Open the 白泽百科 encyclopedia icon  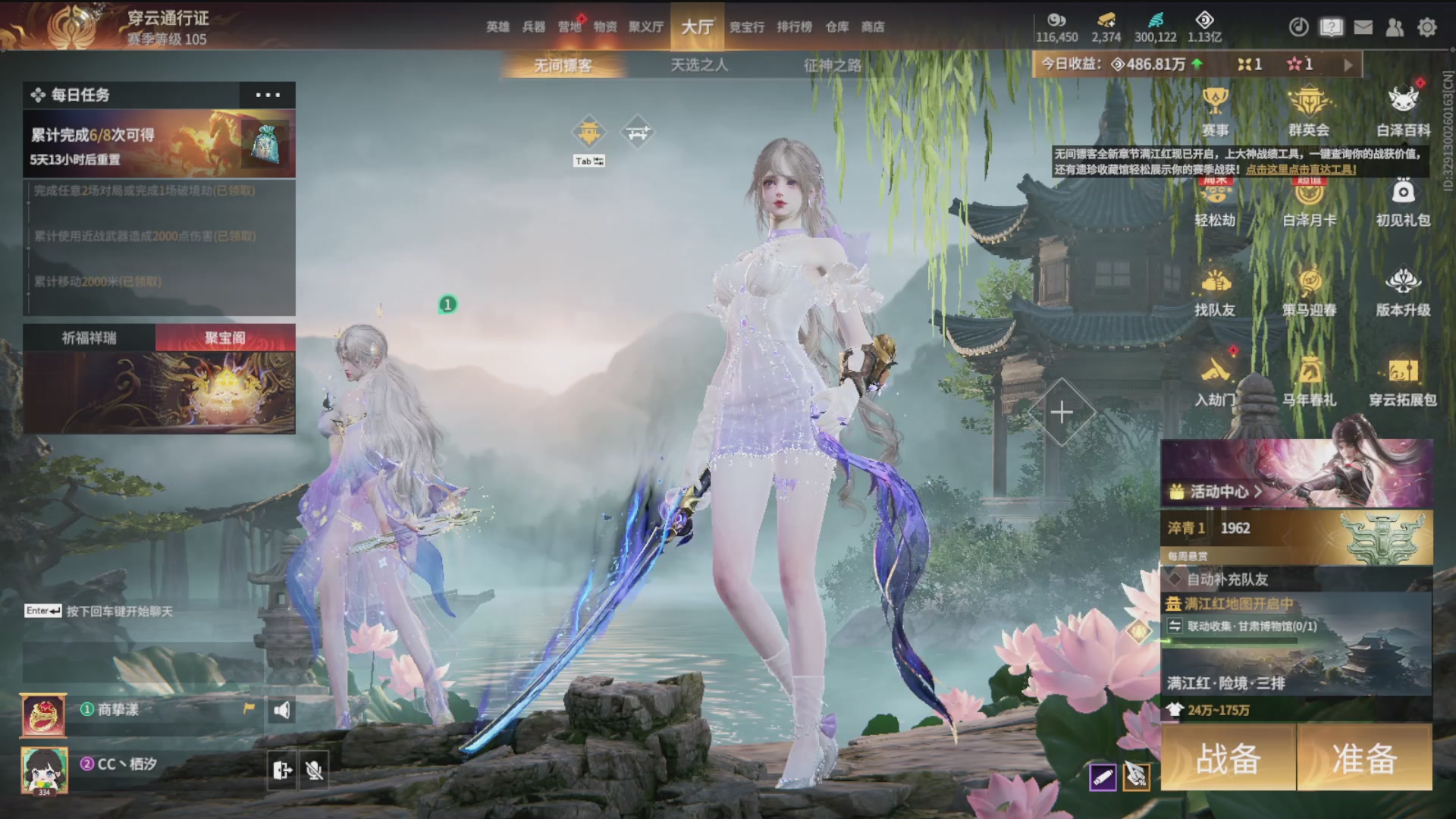pyautogui.click(x=1403, y=111)
